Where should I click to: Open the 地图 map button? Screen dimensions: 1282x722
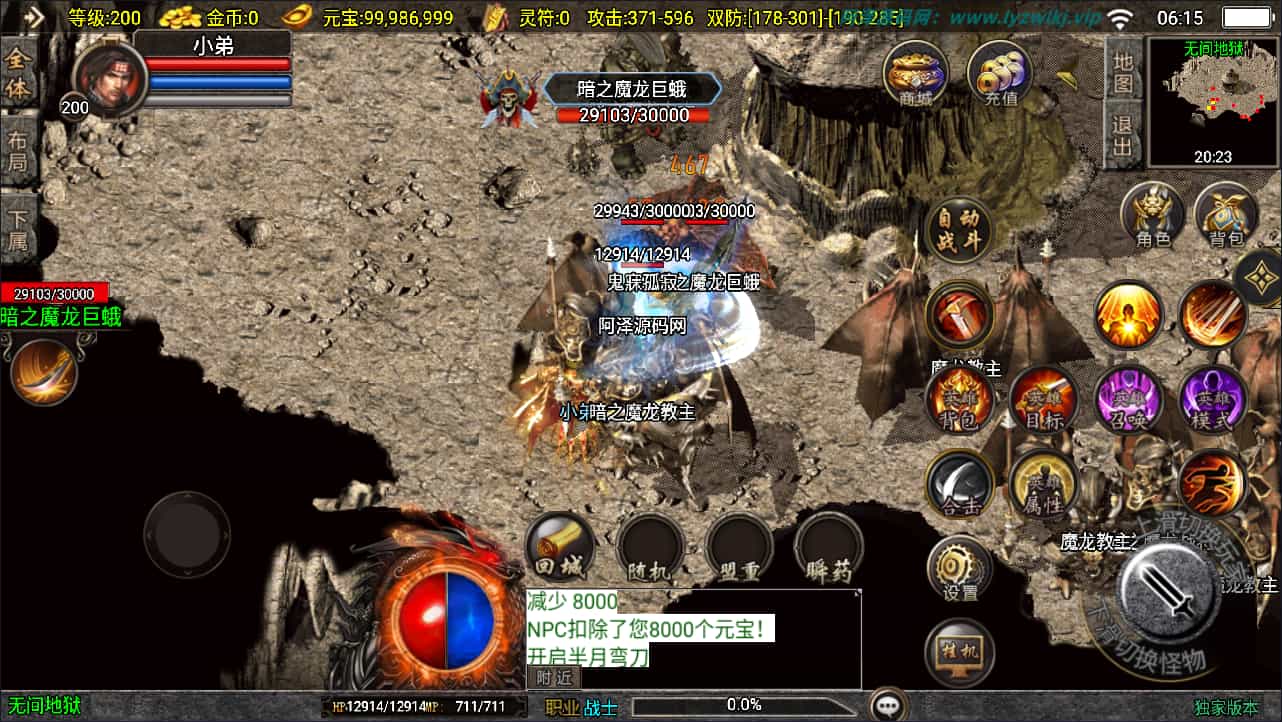1123,73
